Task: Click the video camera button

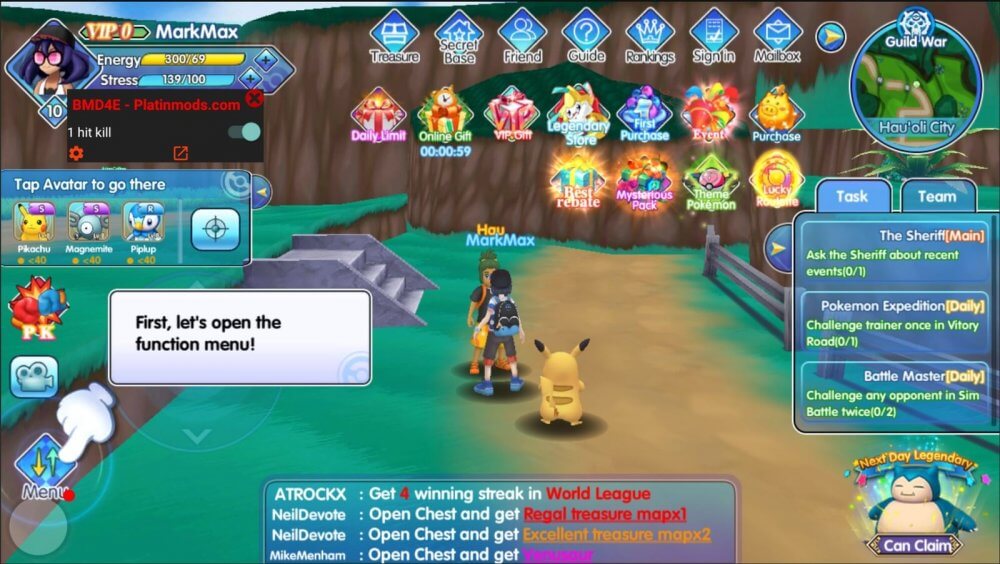Action: coord(34,376)
